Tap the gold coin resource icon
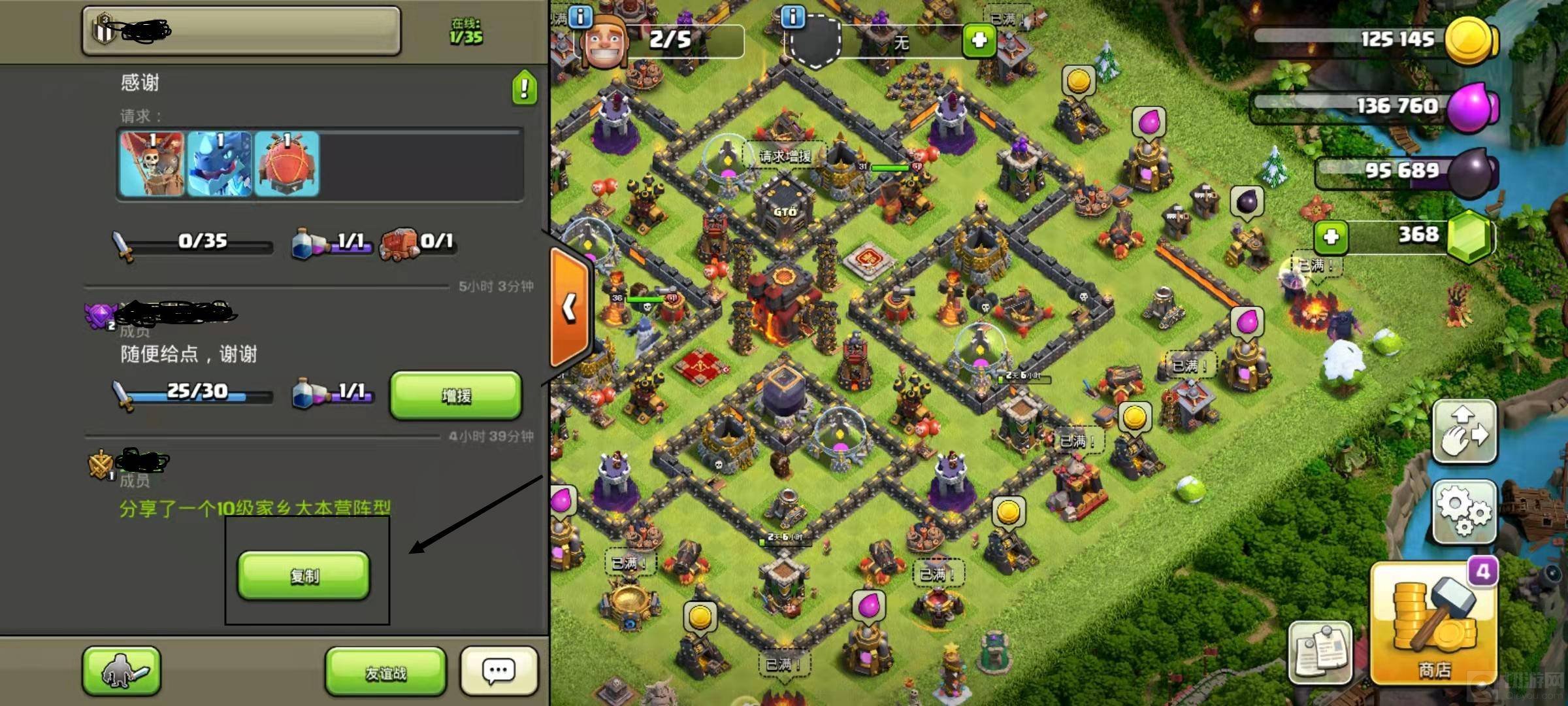Viewport: 1568px width, 706px height. click(1470, 39)
